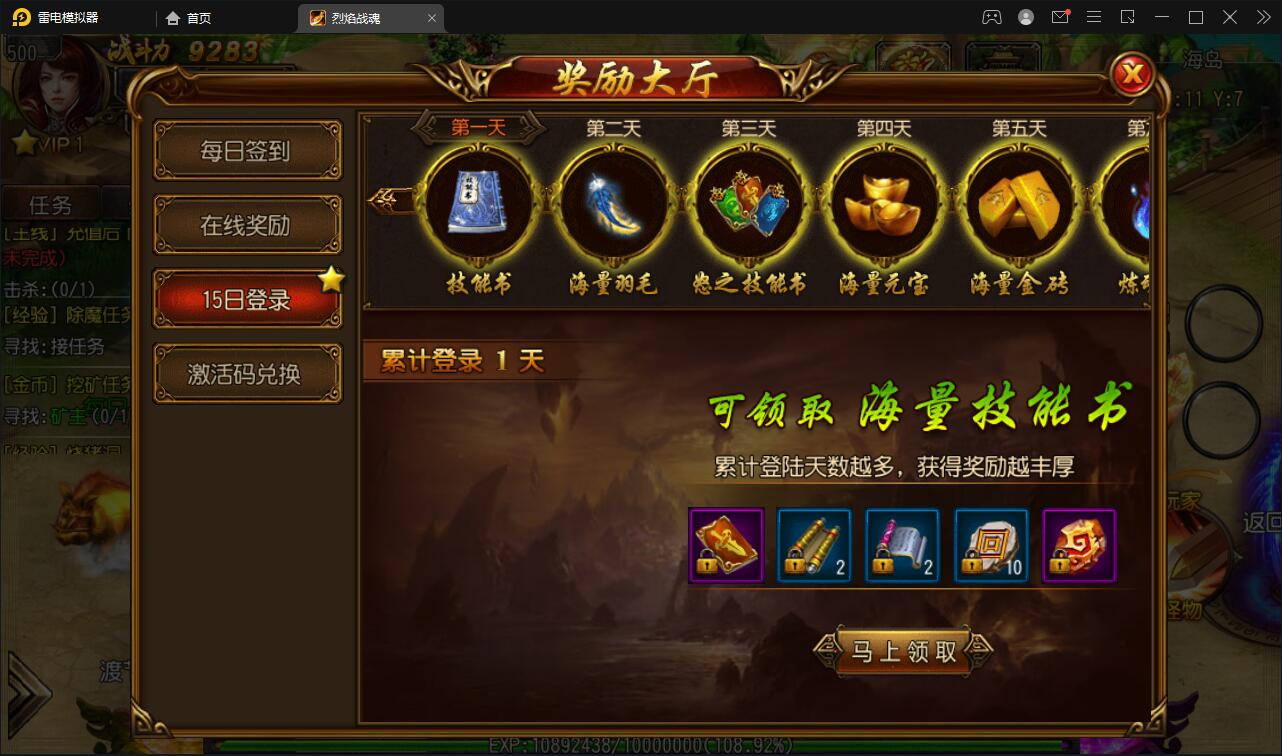Expand the double chevron in the title bar
The height and width of the screenshot is (756, 1282).
click(1262, 17)
